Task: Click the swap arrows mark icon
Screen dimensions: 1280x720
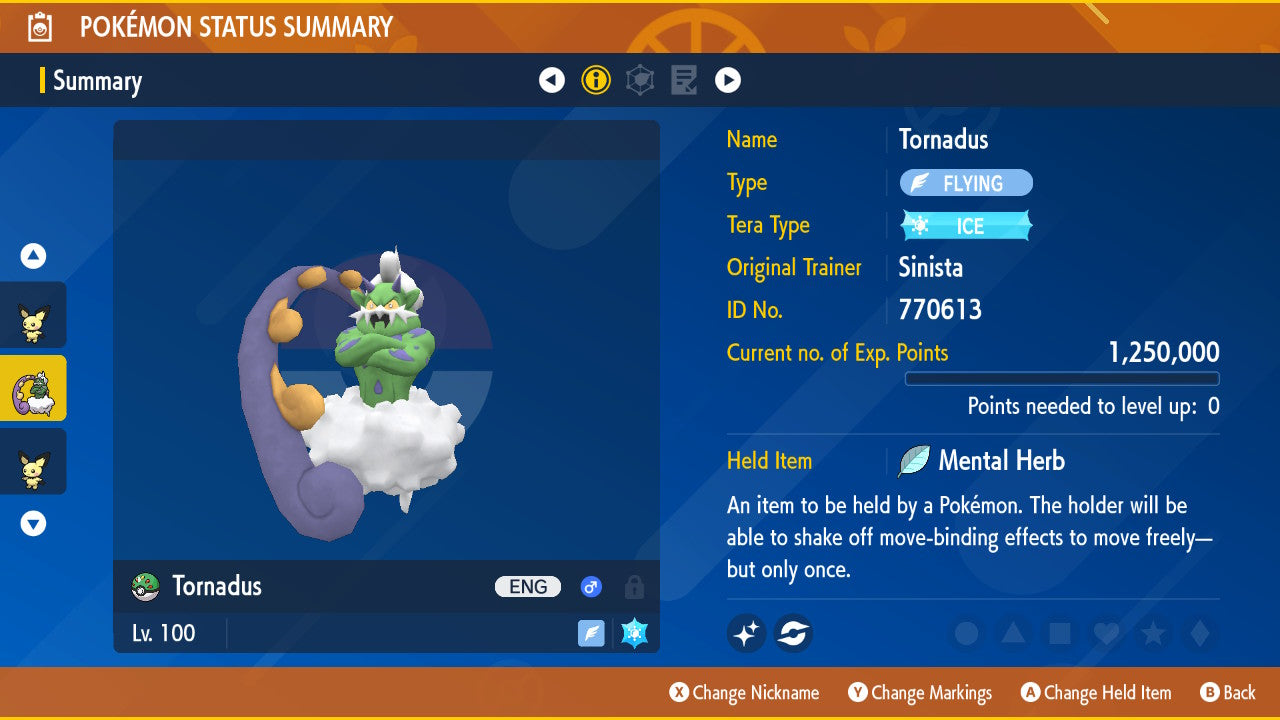Action: point(793,633)
